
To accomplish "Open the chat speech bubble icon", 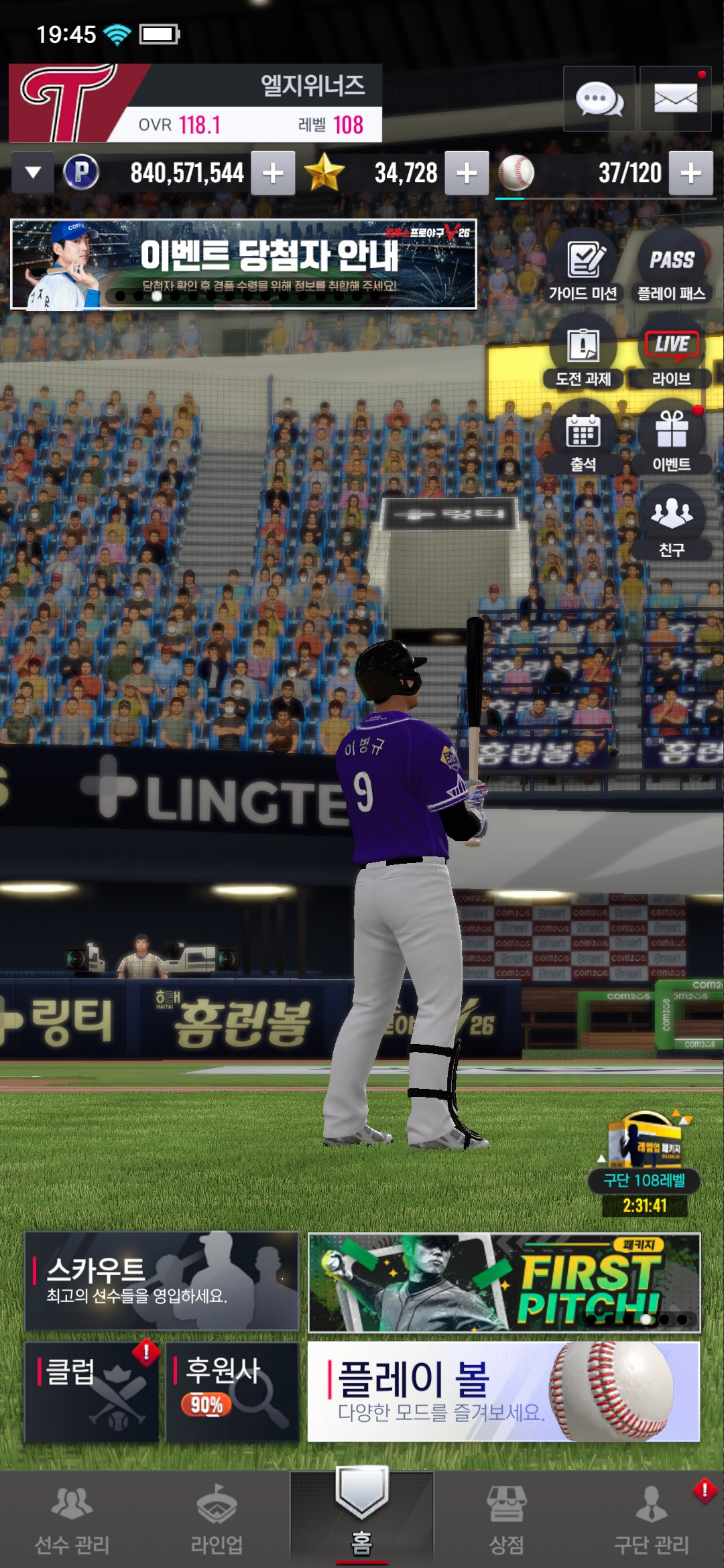I will point(599,99).
